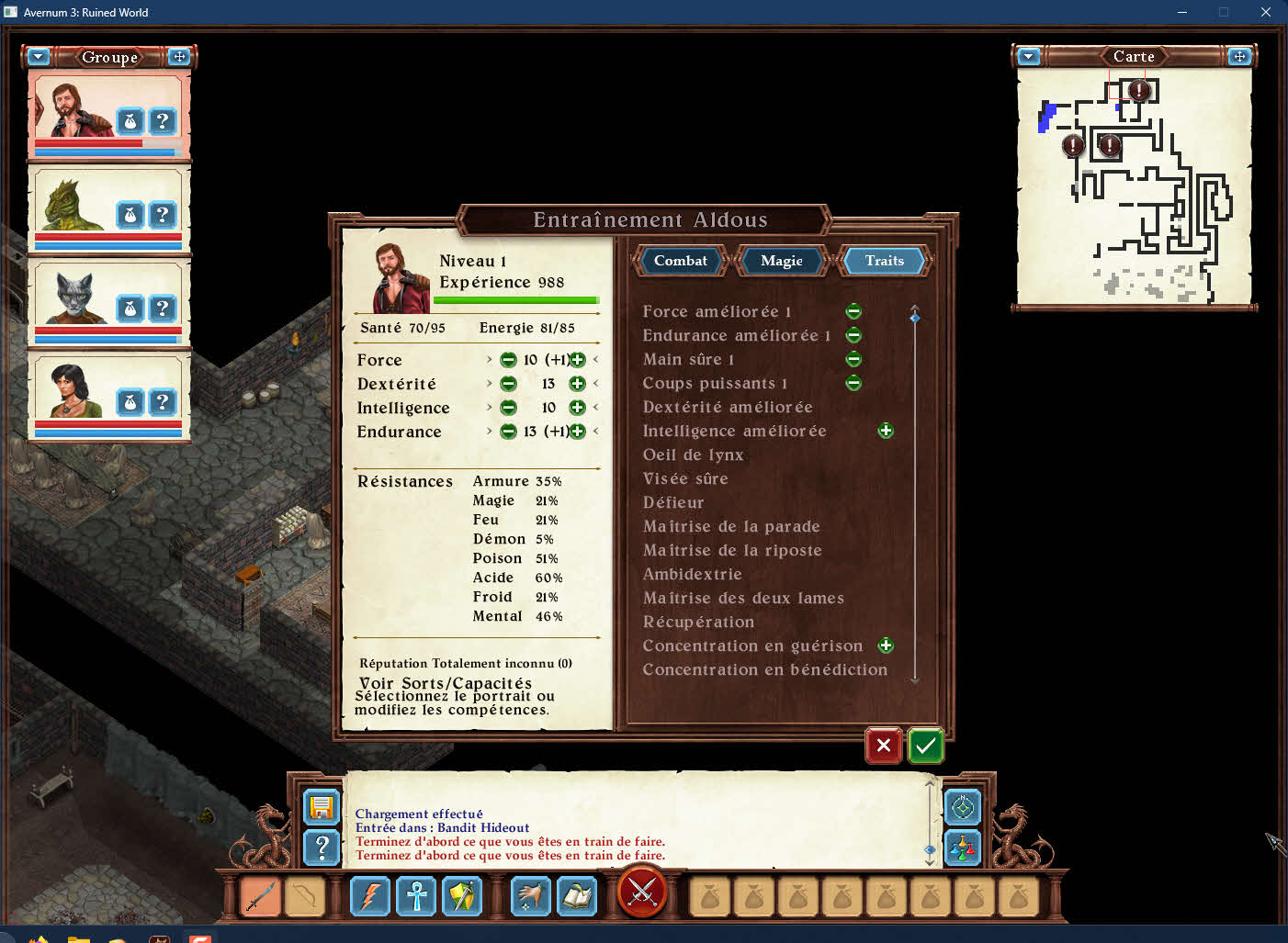The height and width of the screenshot is (943, 1288).
Task: Open Voir Sorts/Capacités
Action: coord(446,683)
